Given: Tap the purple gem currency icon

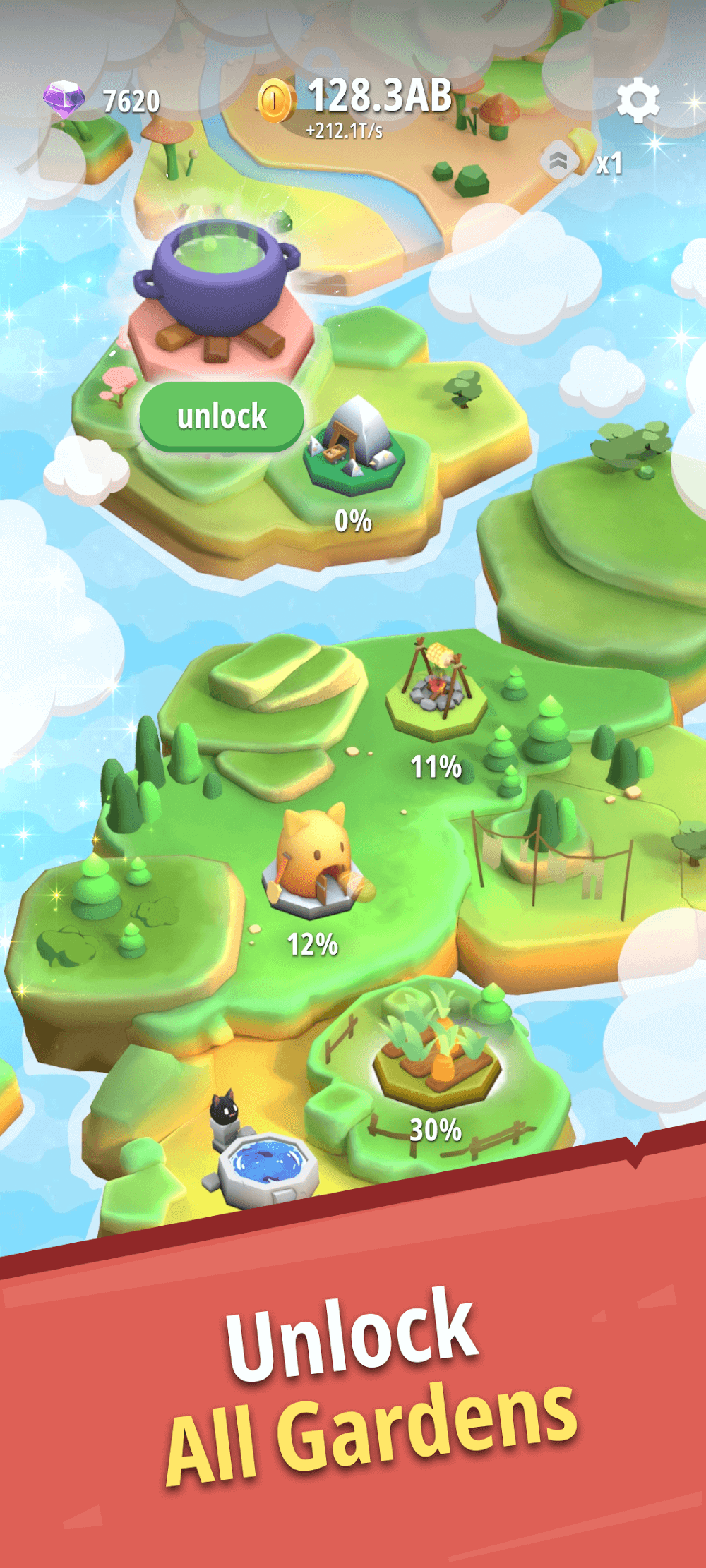Looking at the screenshot, I should tap(64, 99).
